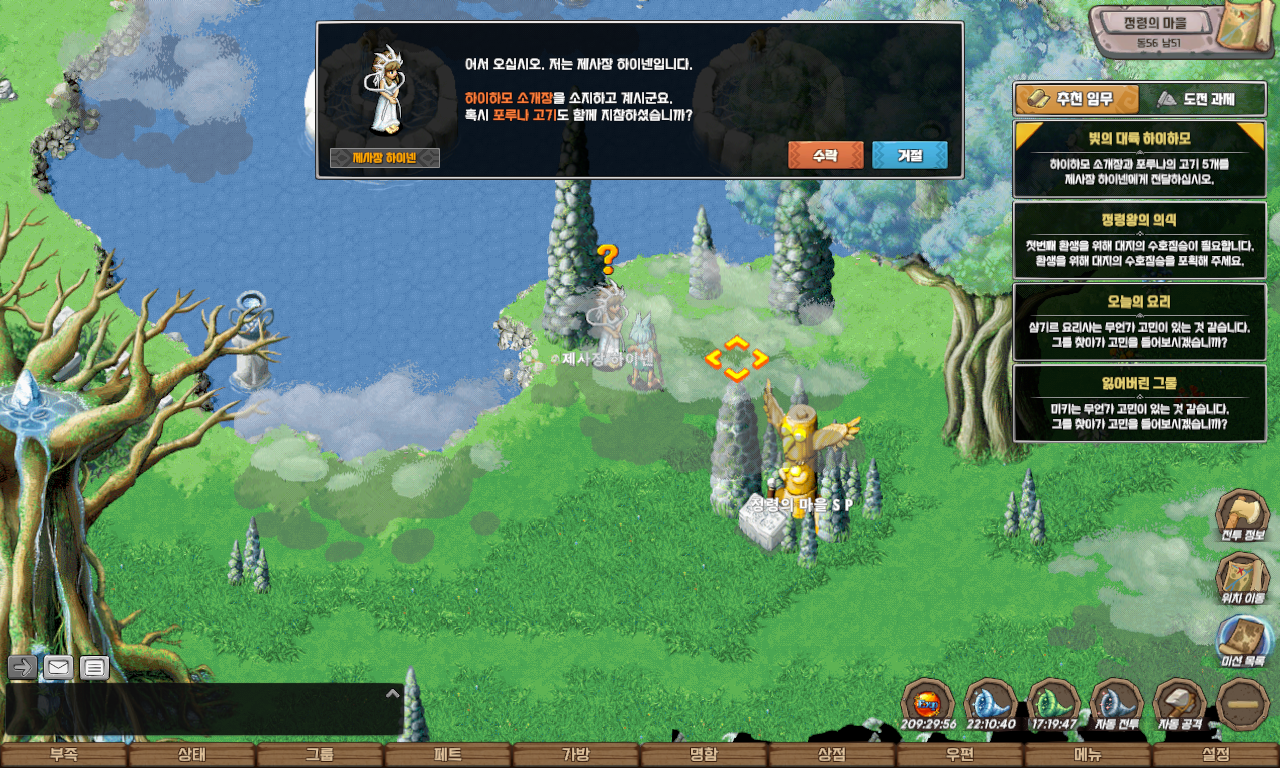The image size is (1280, 768).
Task: Open the 상점 shop menu
Action: pos(832,756)
